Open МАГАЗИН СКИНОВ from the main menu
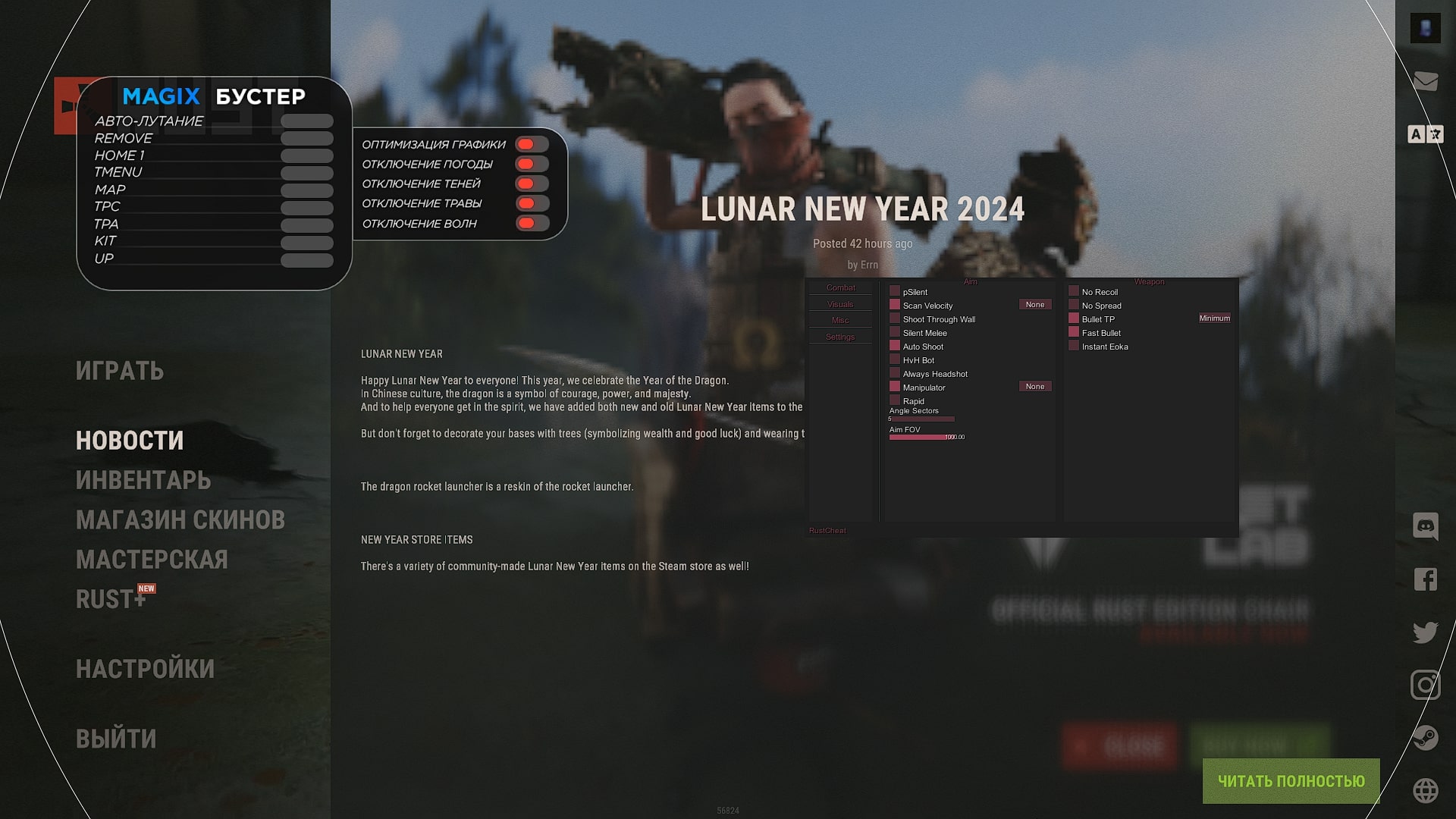This screenshot has height=819, width=1456. (180, 520)
